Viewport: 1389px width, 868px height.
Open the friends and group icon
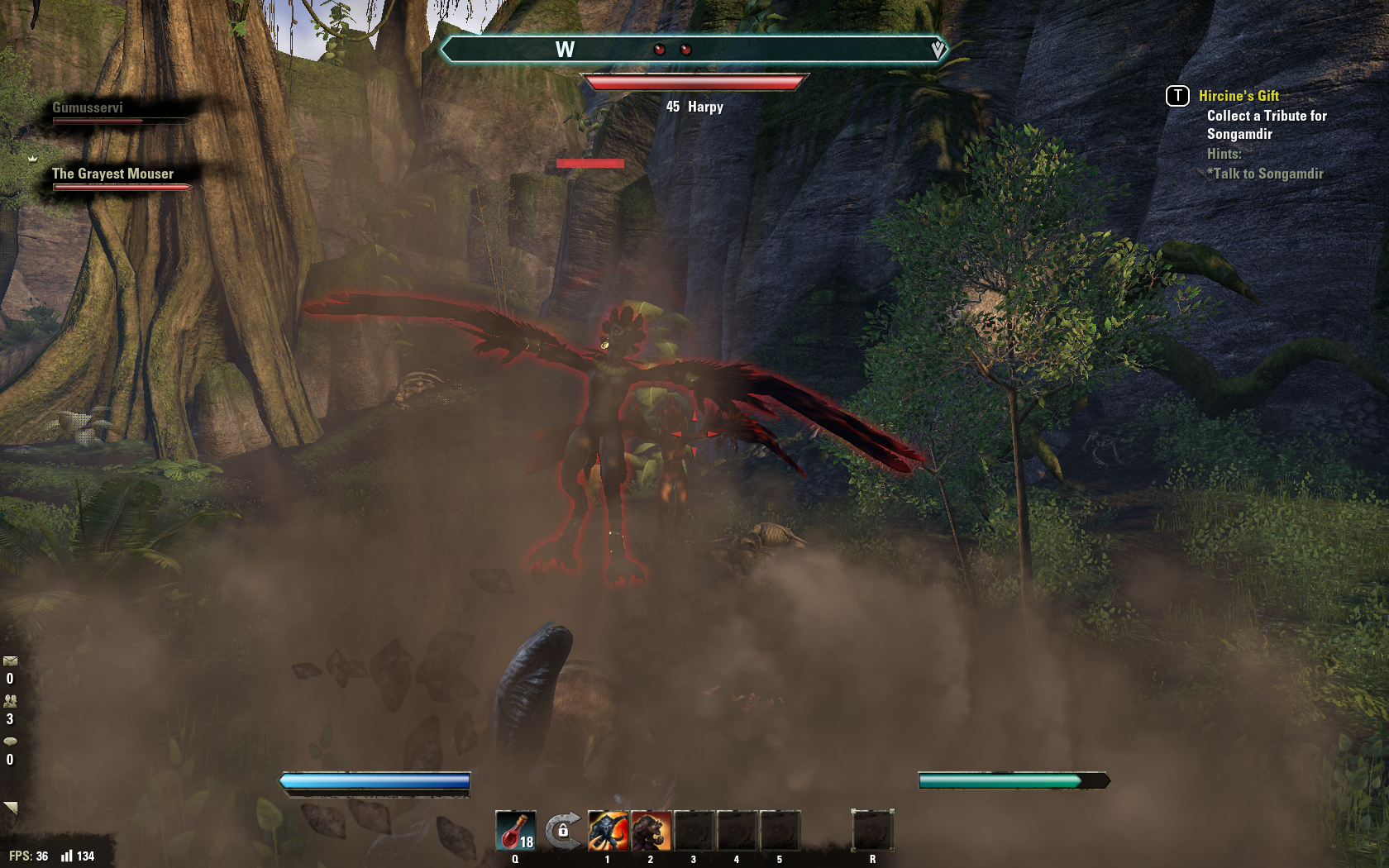coord(10,701)
